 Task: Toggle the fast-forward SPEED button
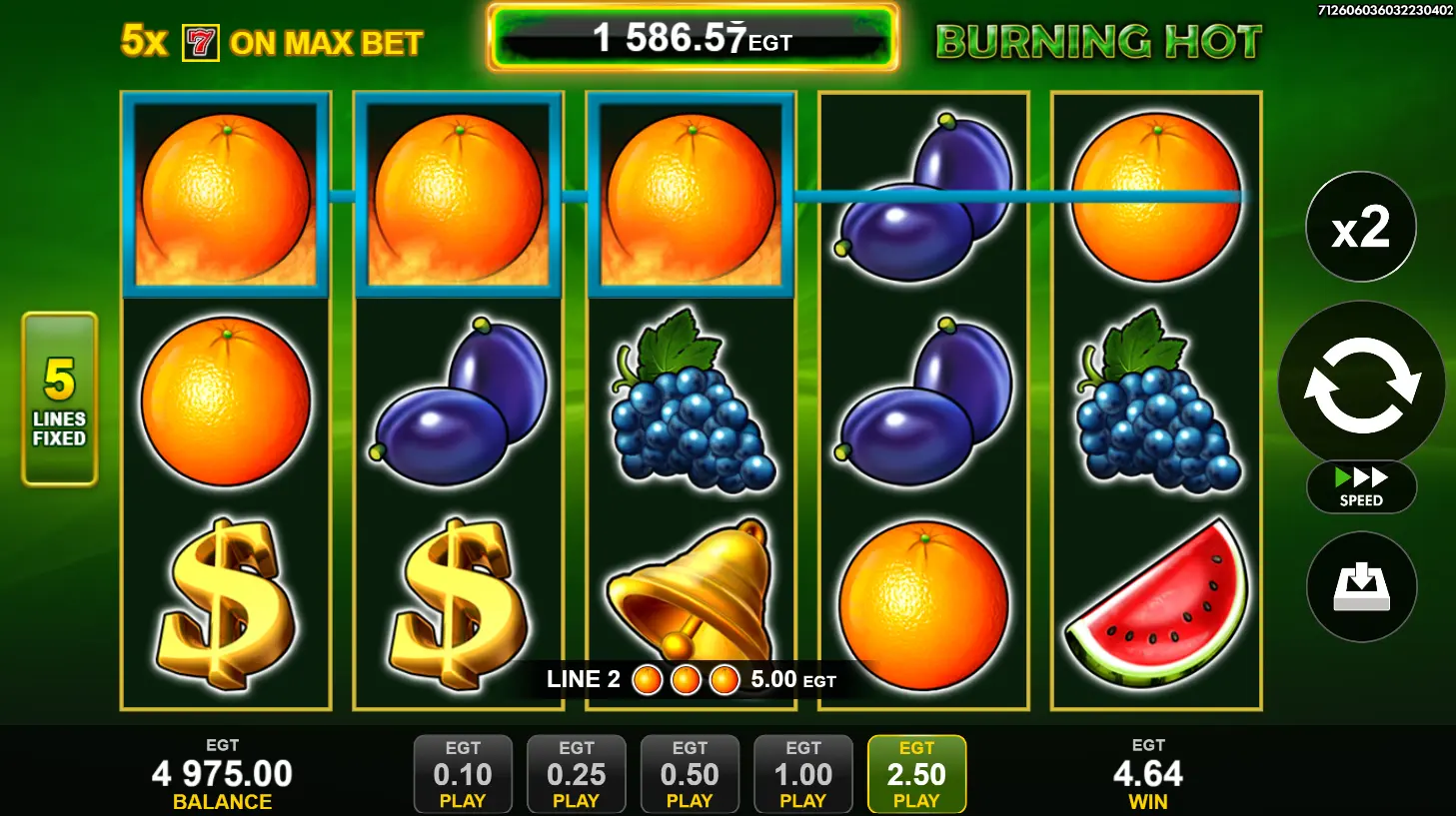(x=1361, y=486)
